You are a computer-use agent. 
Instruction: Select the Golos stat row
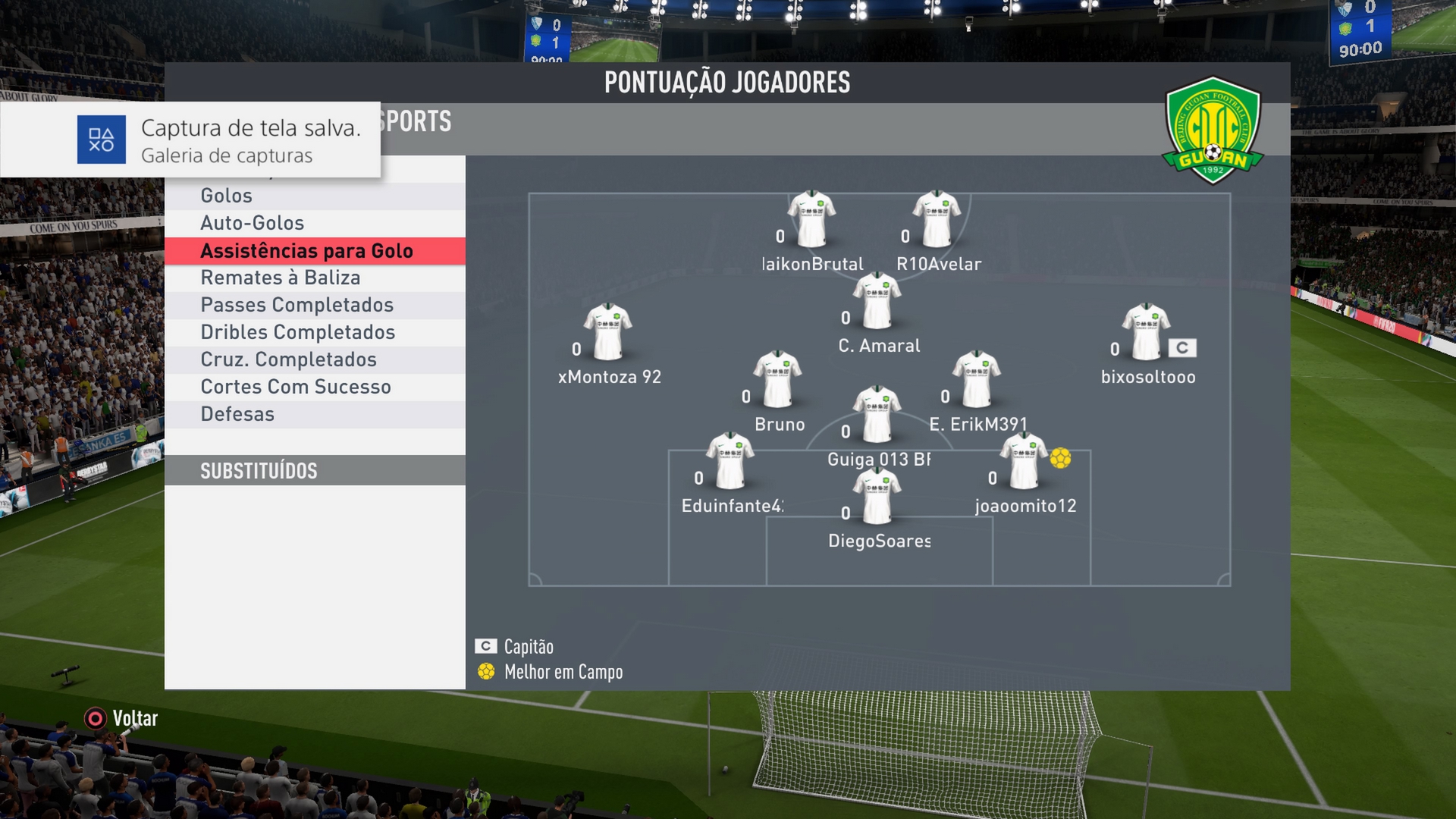(x=314, y=196)
